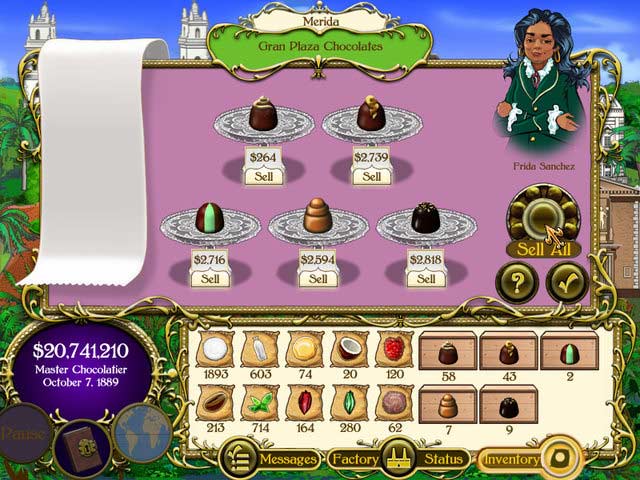Open the Messages panel
640x480 pixels.
click(270, 459)
